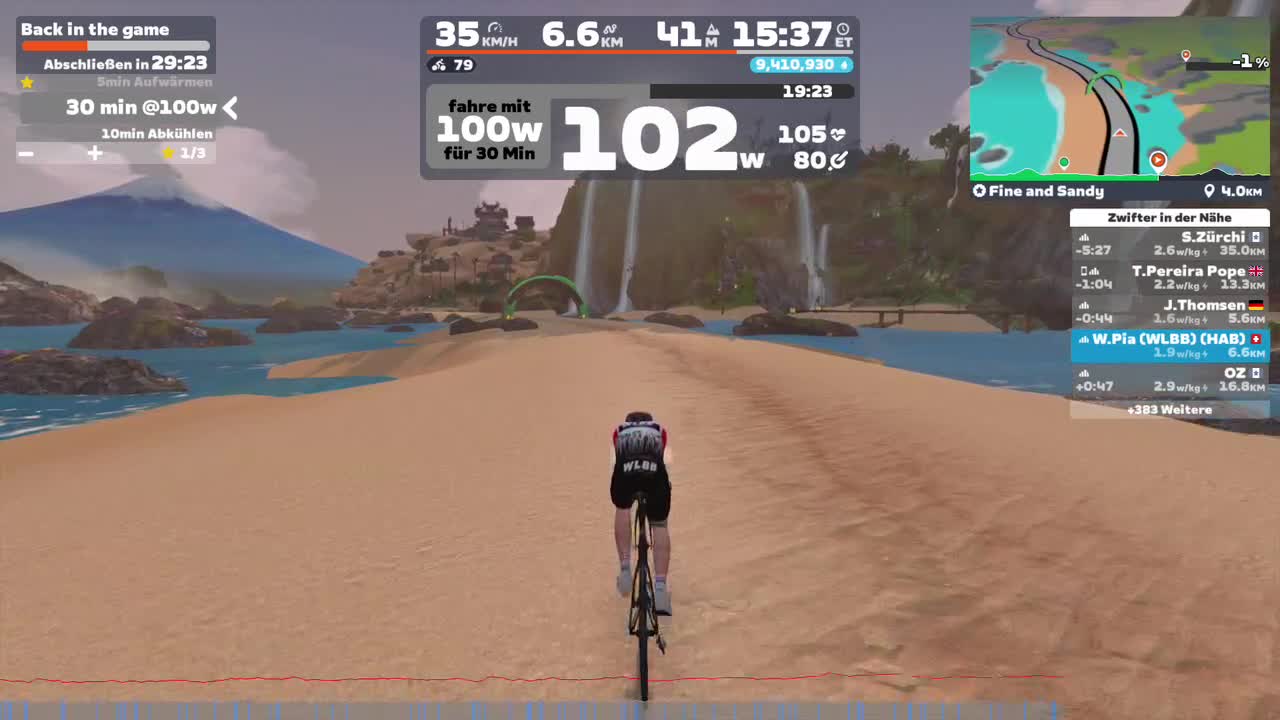
Task: Click the heart rate icon beside 105
Action: (838, 132)
